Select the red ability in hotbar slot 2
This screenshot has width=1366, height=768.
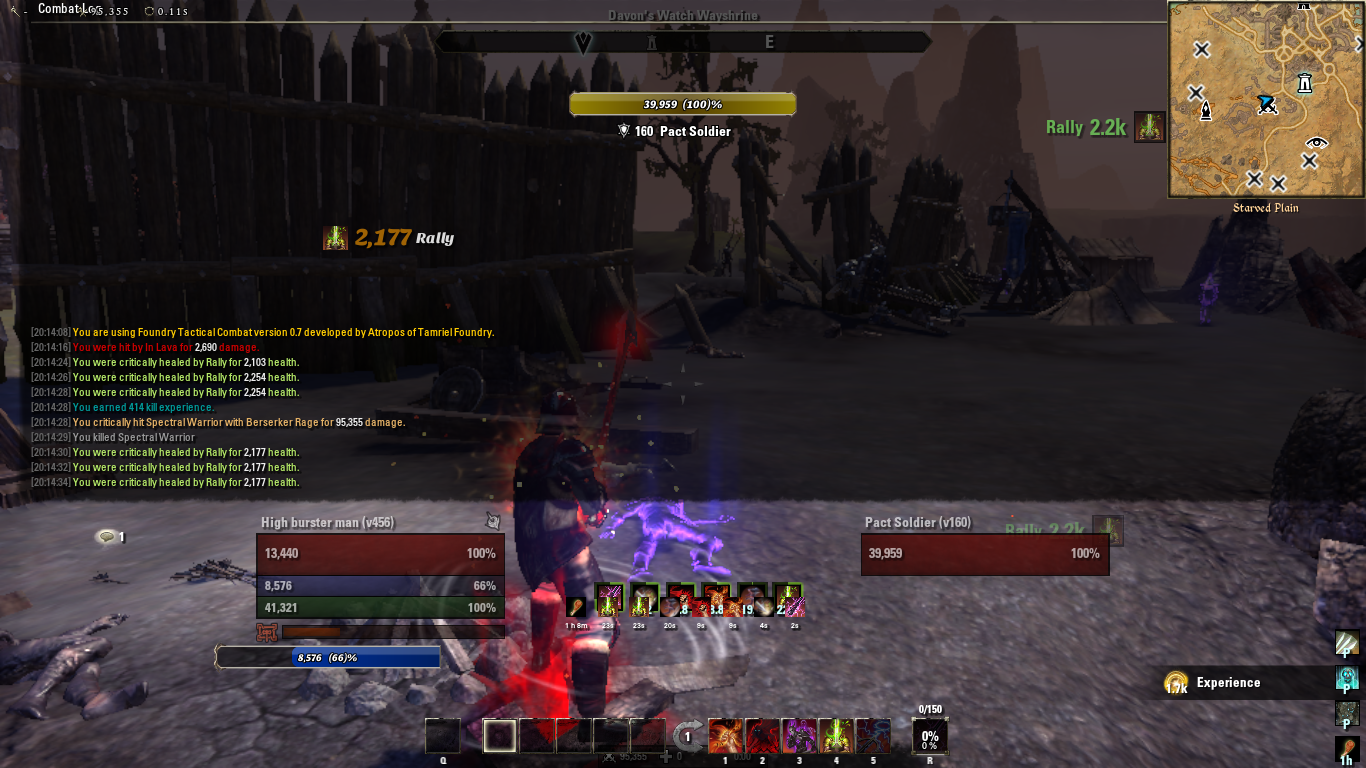(x=763, y=735)
